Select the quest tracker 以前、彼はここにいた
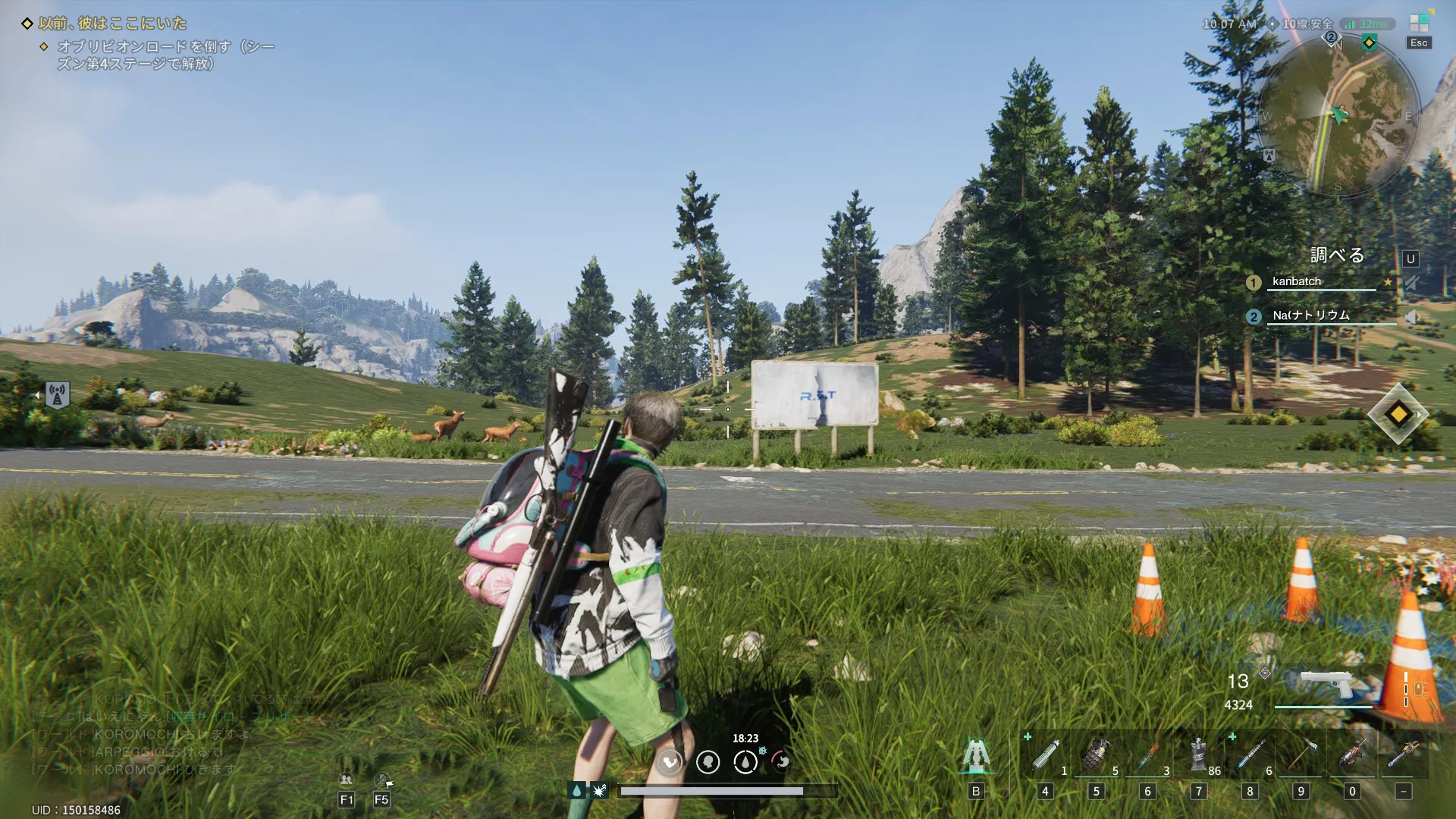Image resolution: width=1456 pixels, height=819 pixels. pyautogui.click(x=113, y=24)
